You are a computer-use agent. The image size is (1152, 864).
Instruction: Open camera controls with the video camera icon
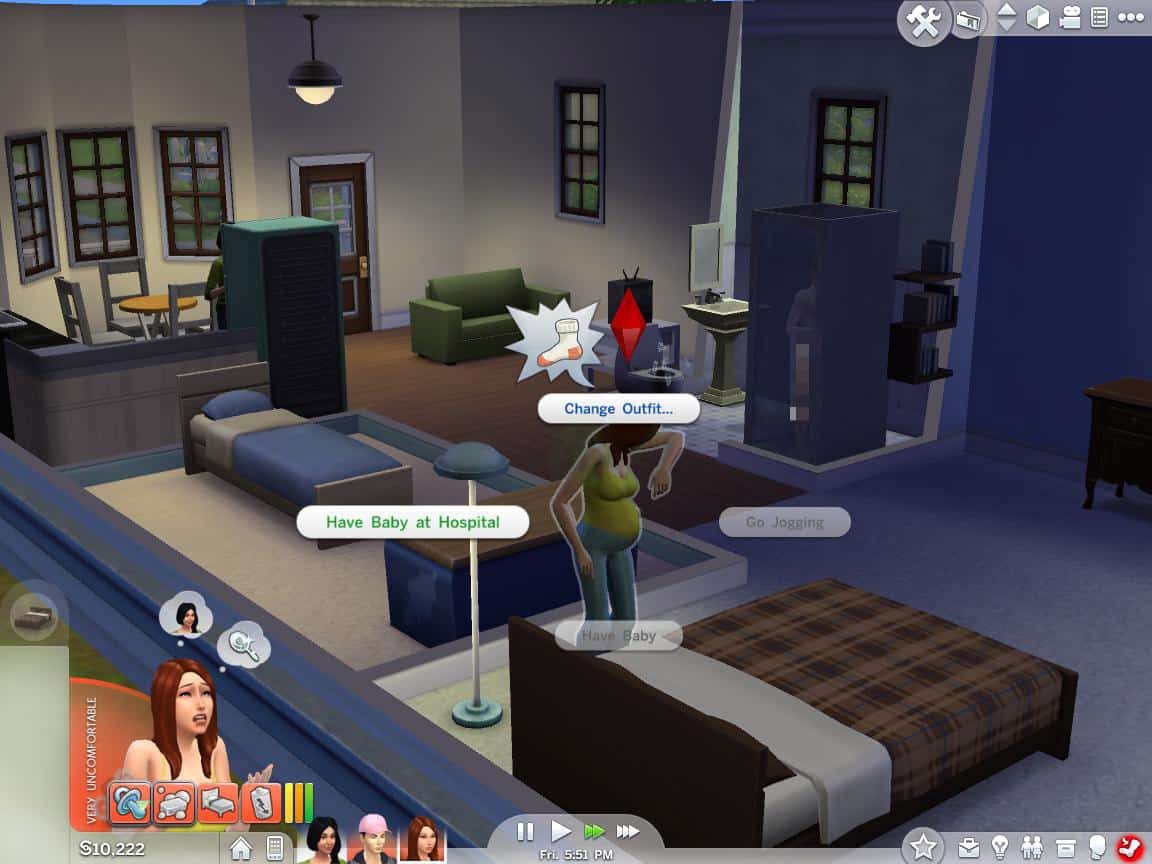tap(1070, 18)
